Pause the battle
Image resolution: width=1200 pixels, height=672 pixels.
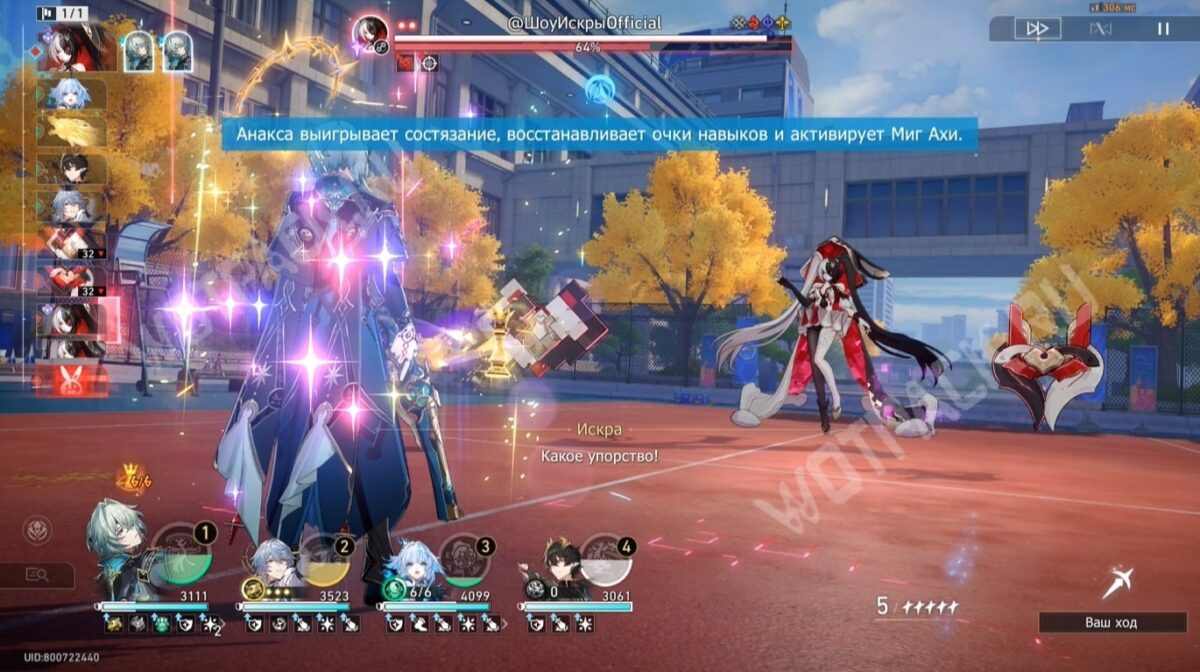(1163, 29)
